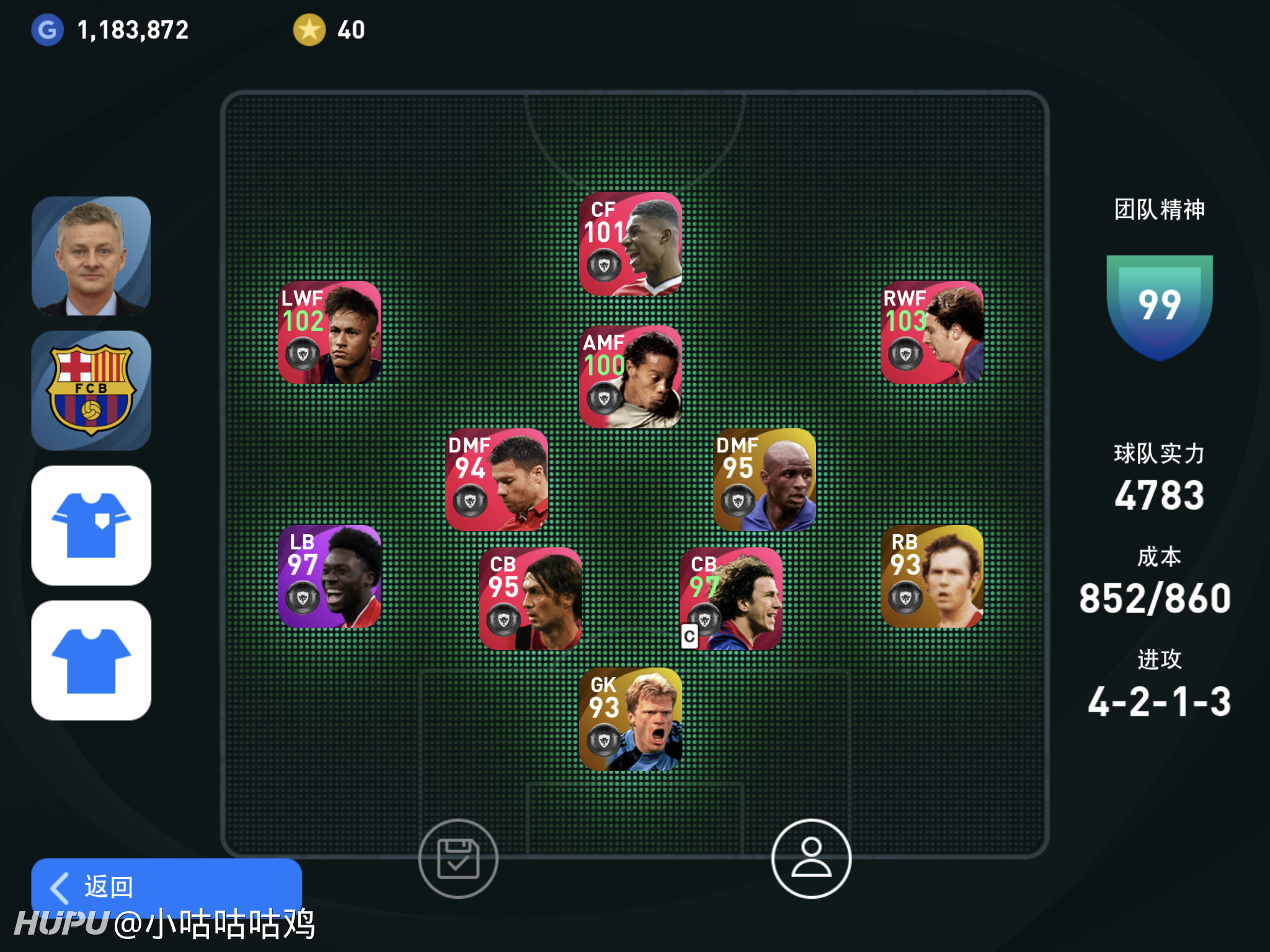Select the RB 93 player card
The height and width of the screenshot is (952, 1270).
932,576
